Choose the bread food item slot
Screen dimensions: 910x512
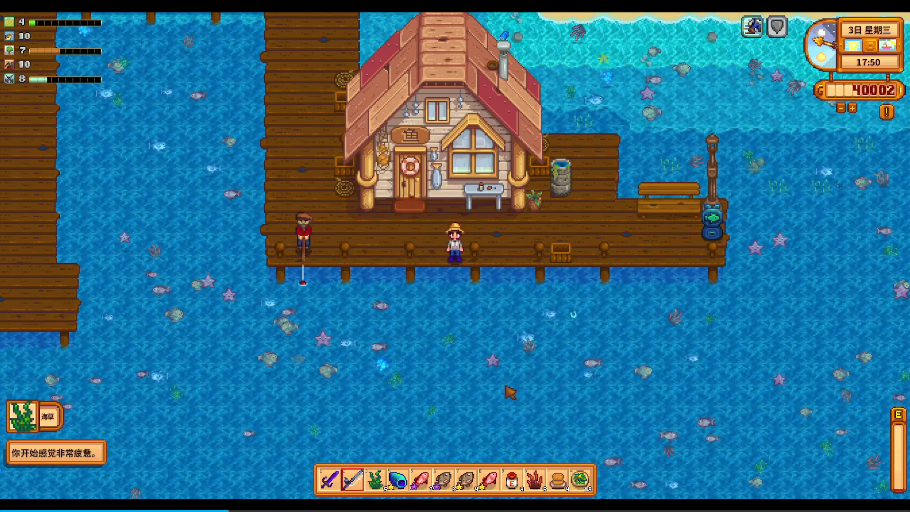(558, 480)
